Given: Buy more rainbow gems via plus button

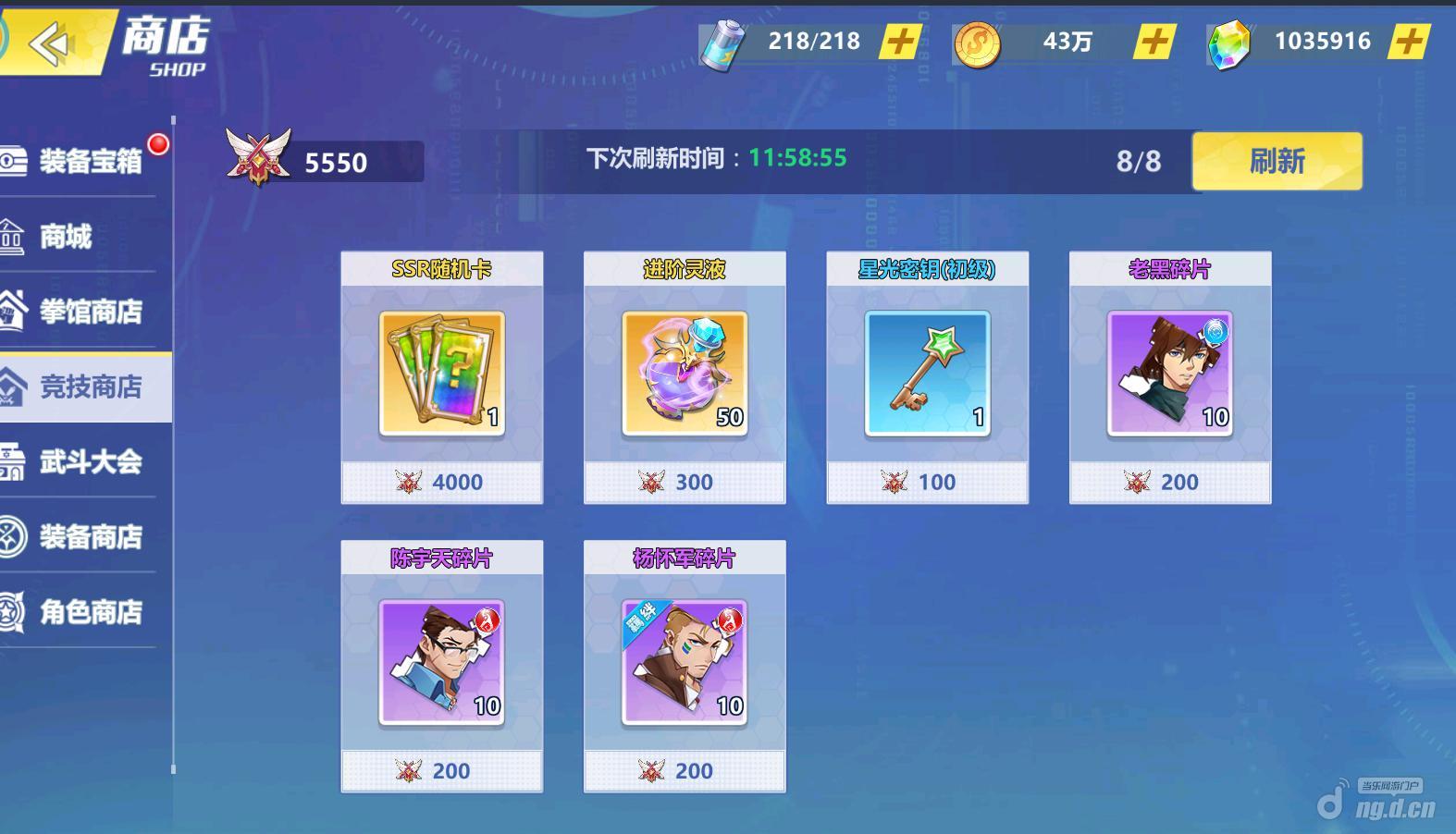Looking at the screenshot, I should point(1408,42).
